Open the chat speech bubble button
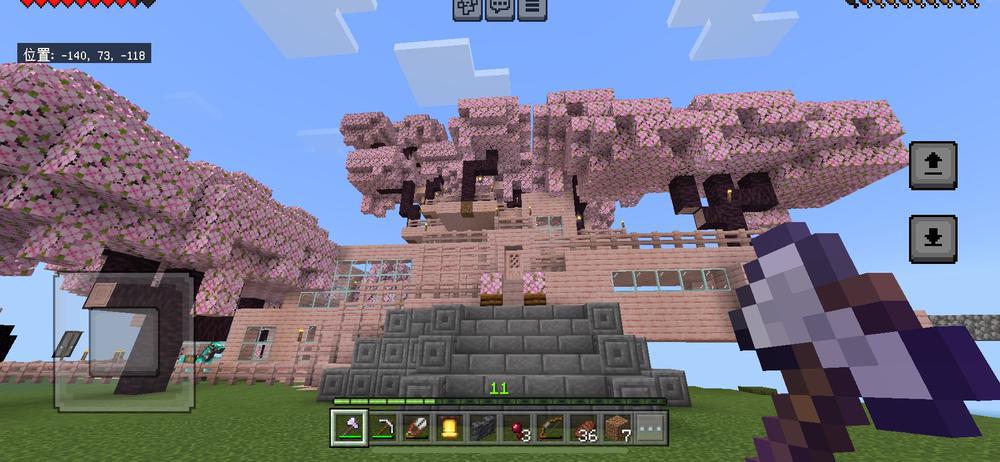This screenshot has height=462, width=1000. (x=499, y=8)
